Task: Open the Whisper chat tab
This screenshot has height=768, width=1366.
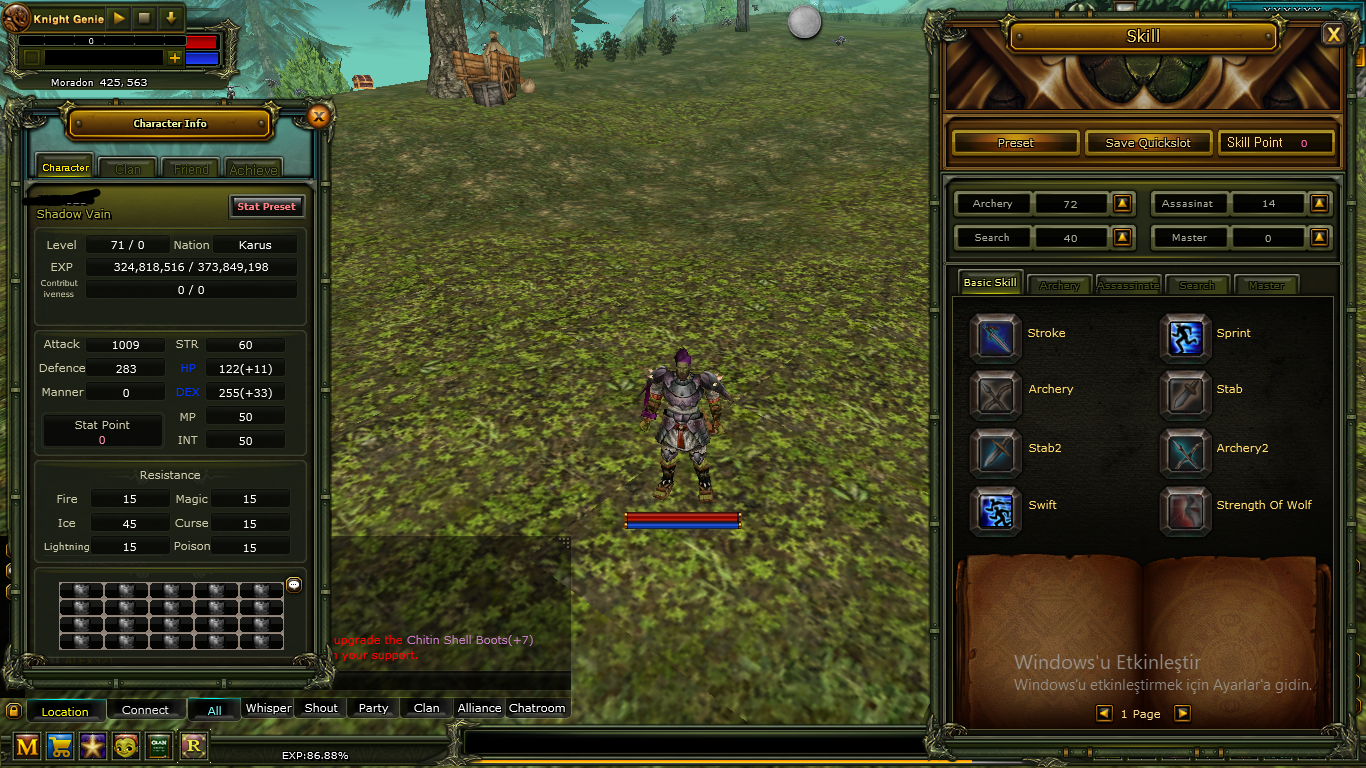Action: click(268, 707)
